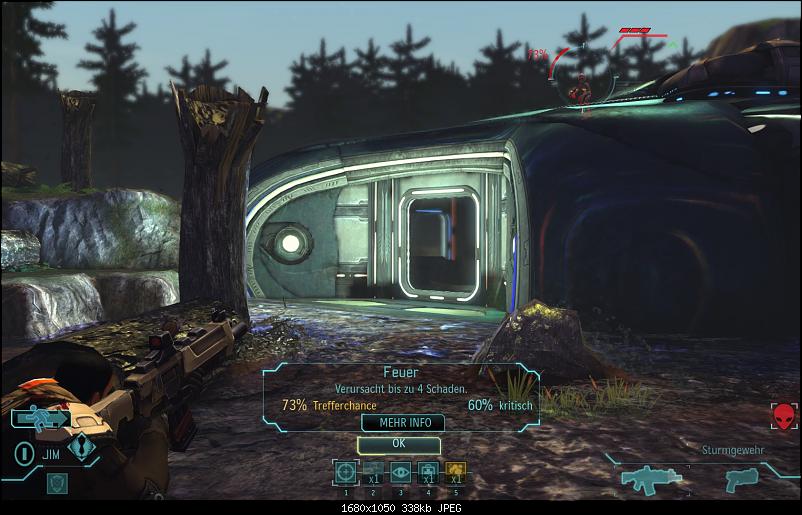The image size is (802, 515).
Task: Open the MEHR INFO details
Action: pos(402,423)
